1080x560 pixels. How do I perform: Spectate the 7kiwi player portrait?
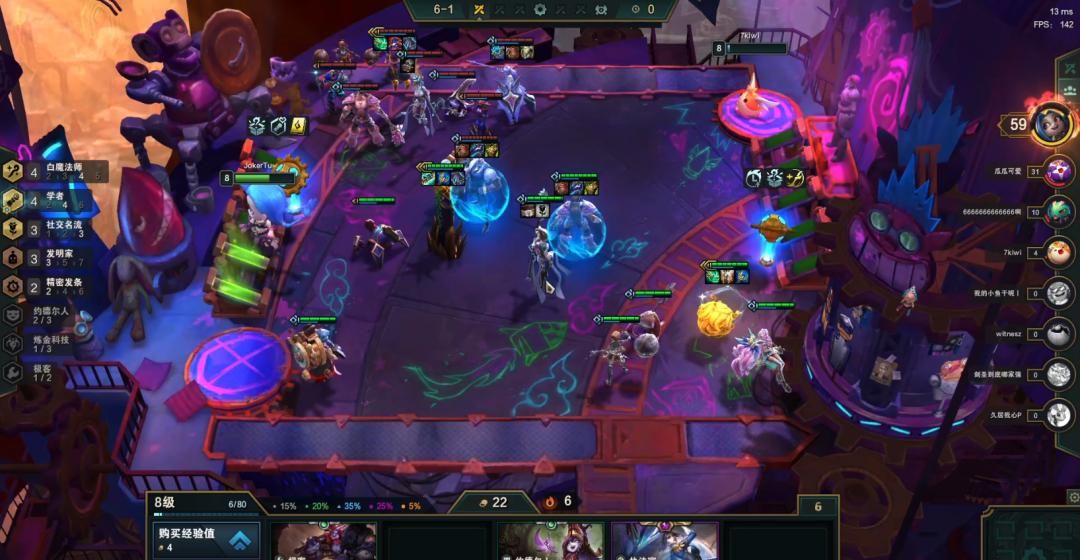point(1058,253)
